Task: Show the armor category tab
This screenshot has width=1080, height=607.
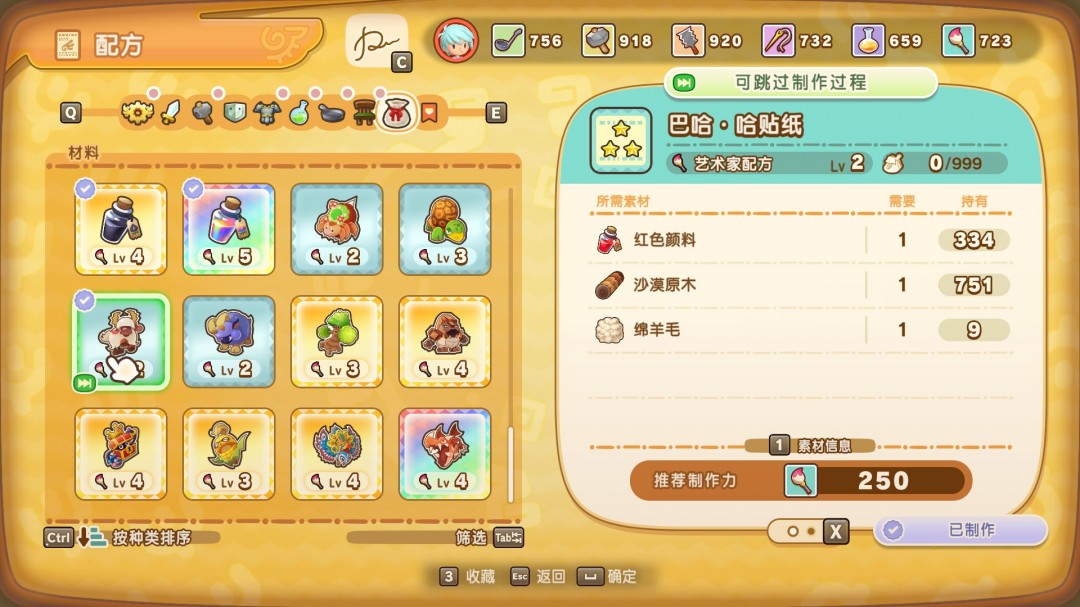Action: point(266,113)
